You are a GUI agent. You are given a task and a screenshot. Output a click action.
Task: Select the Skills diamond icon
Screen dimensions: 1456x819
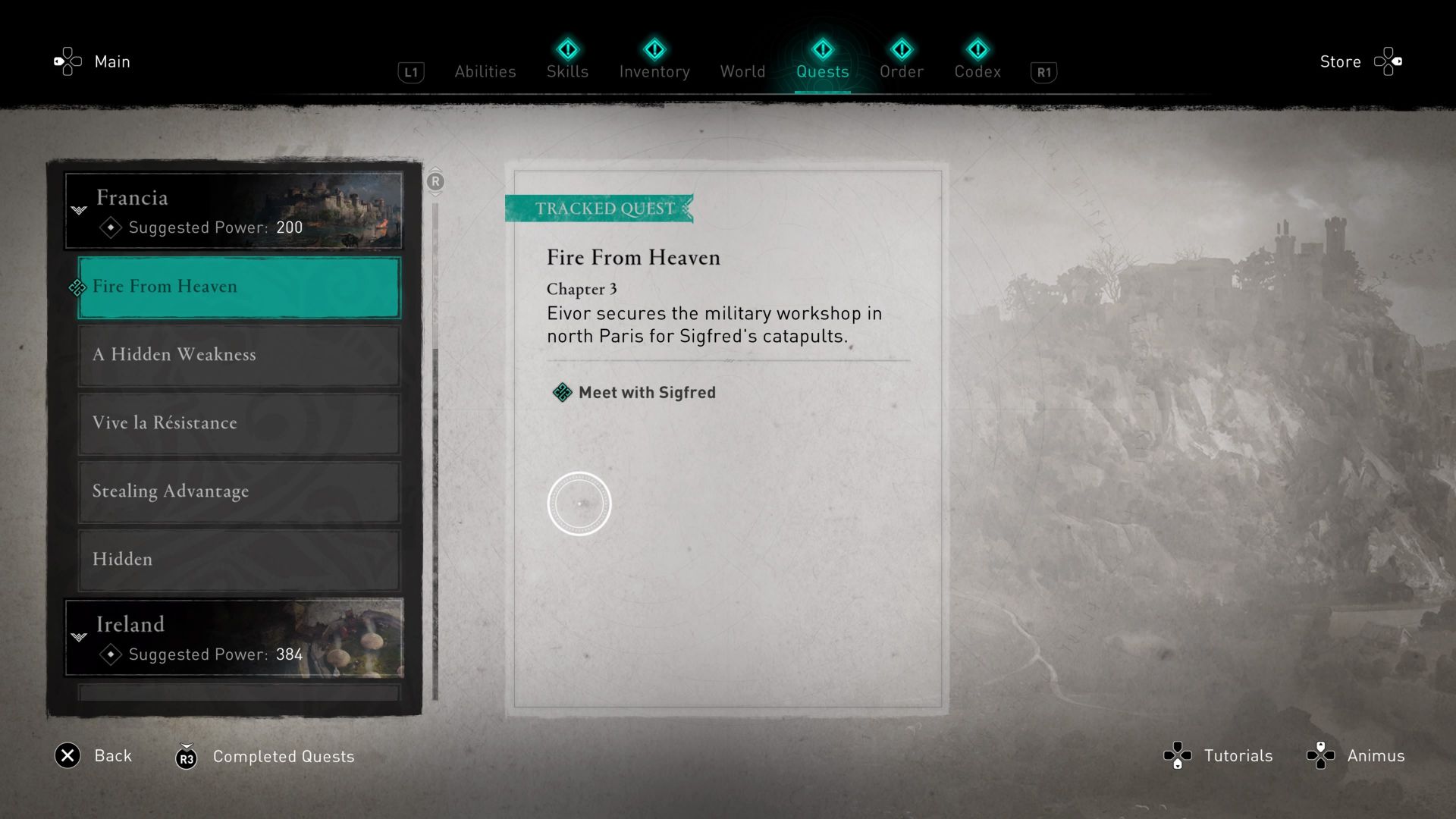click(567, 49)
